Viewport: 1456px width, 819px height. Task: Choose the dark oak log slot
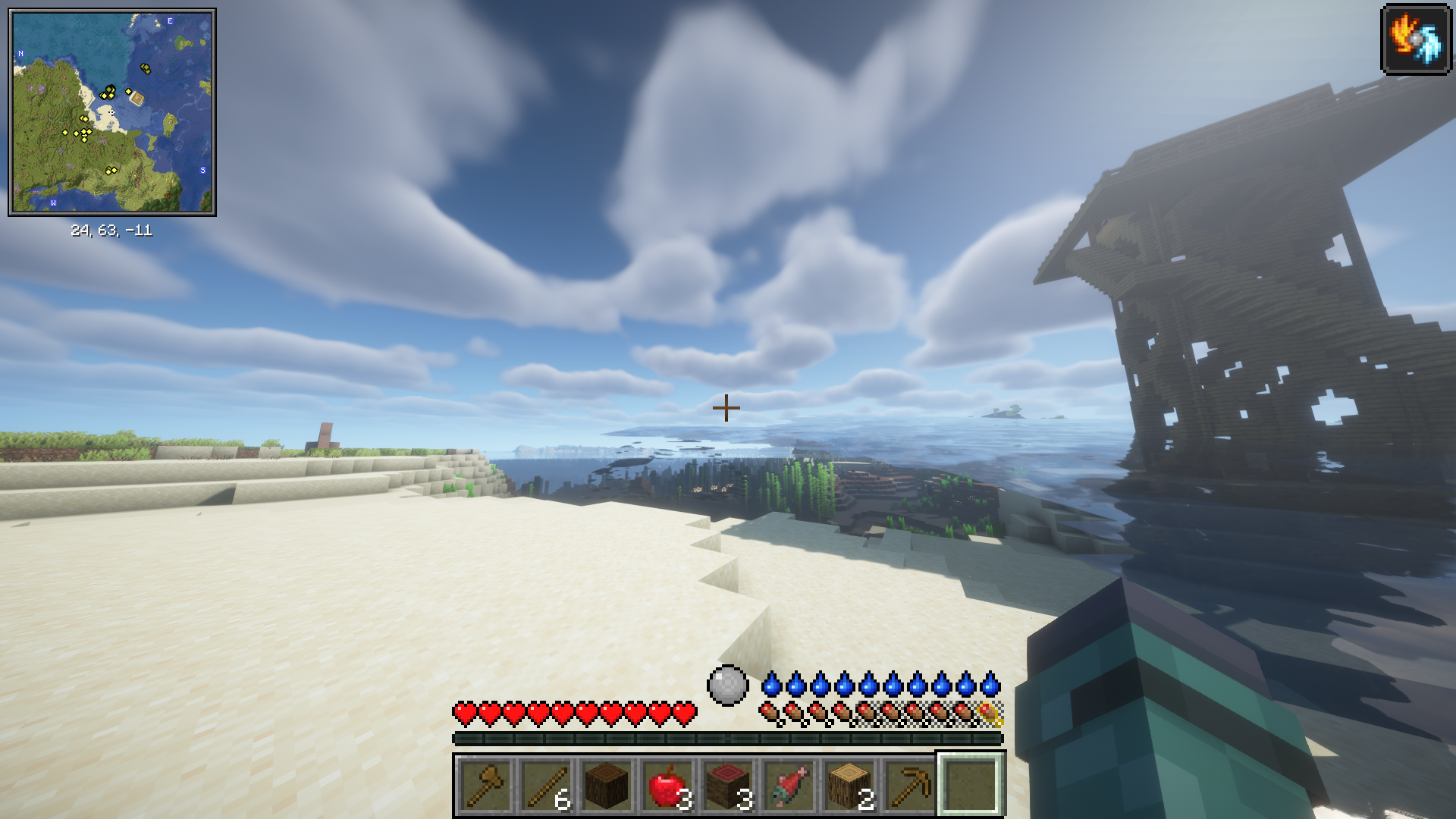click(x=607, y=785)
